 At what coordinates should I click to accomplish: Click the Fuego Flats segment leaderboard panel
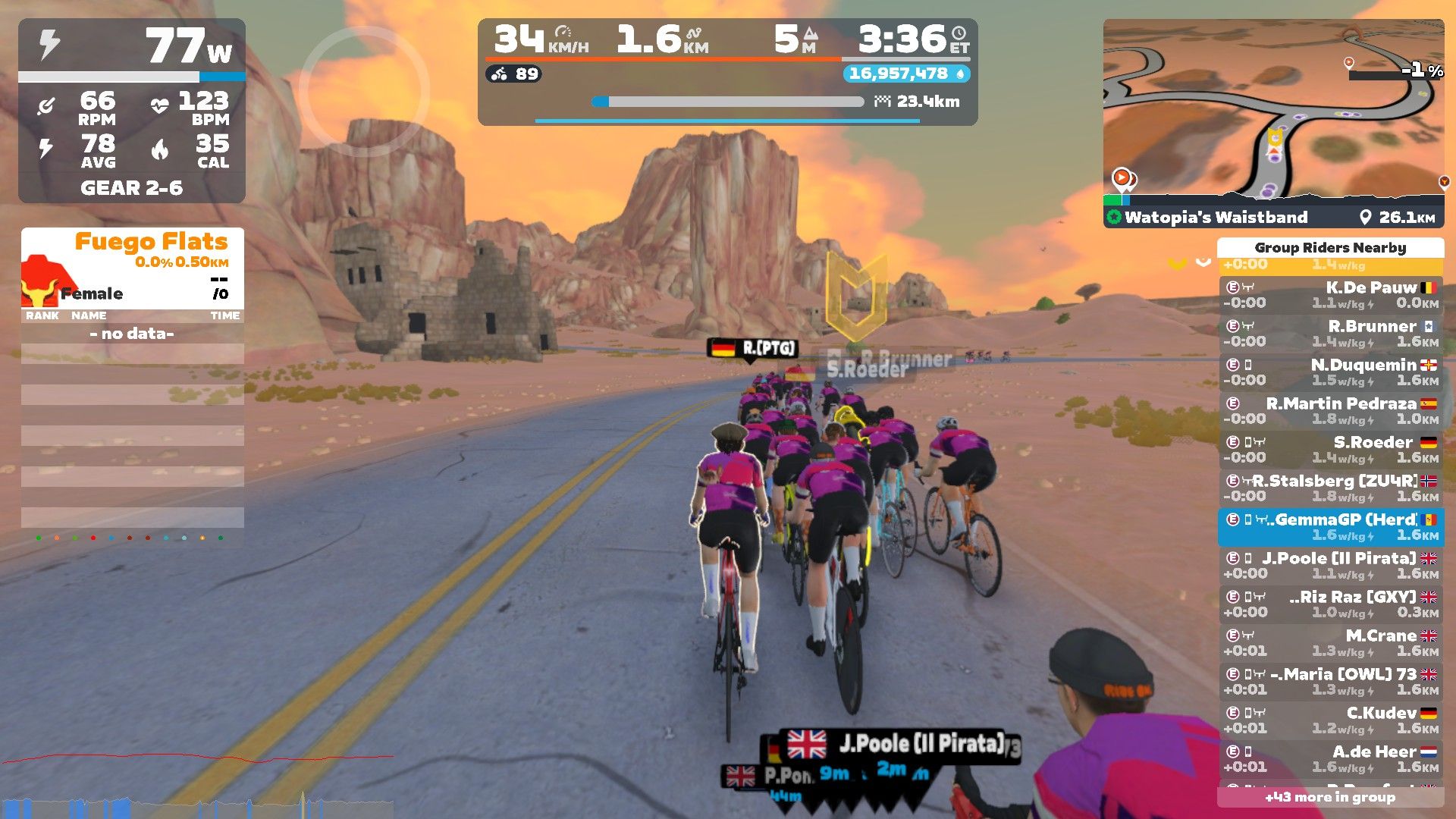click(133, 269)
